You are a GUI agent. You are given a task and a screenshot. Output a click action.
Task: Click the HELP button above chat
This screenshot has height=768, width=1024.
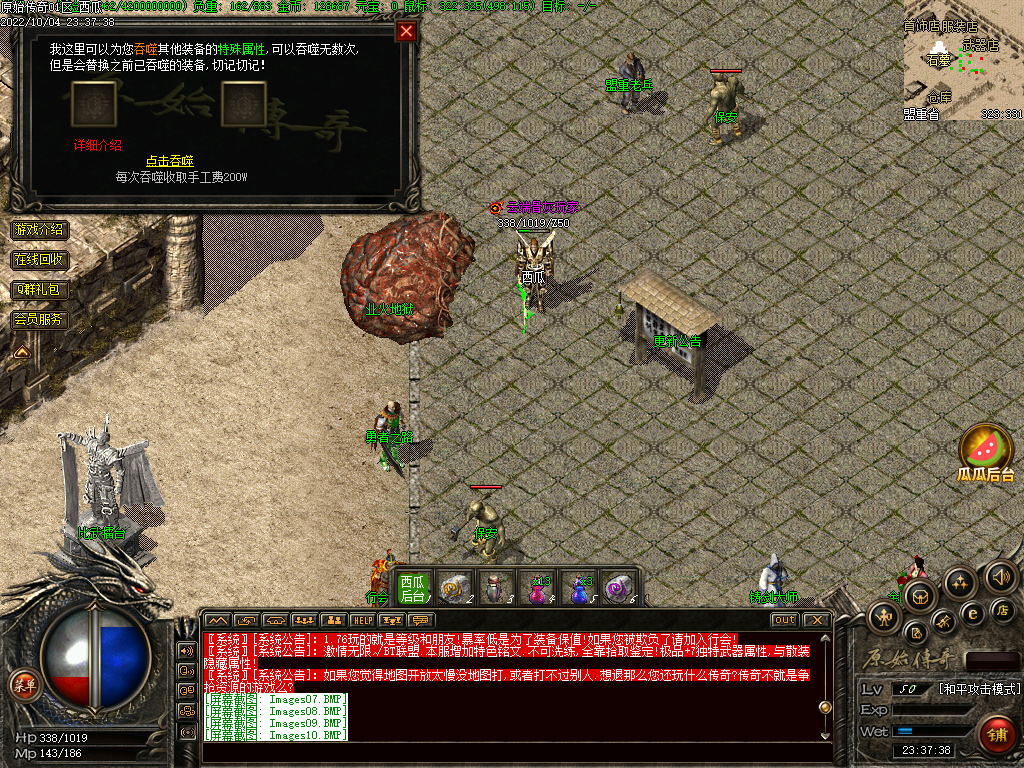pyautogui.click(x=362, y=620)
